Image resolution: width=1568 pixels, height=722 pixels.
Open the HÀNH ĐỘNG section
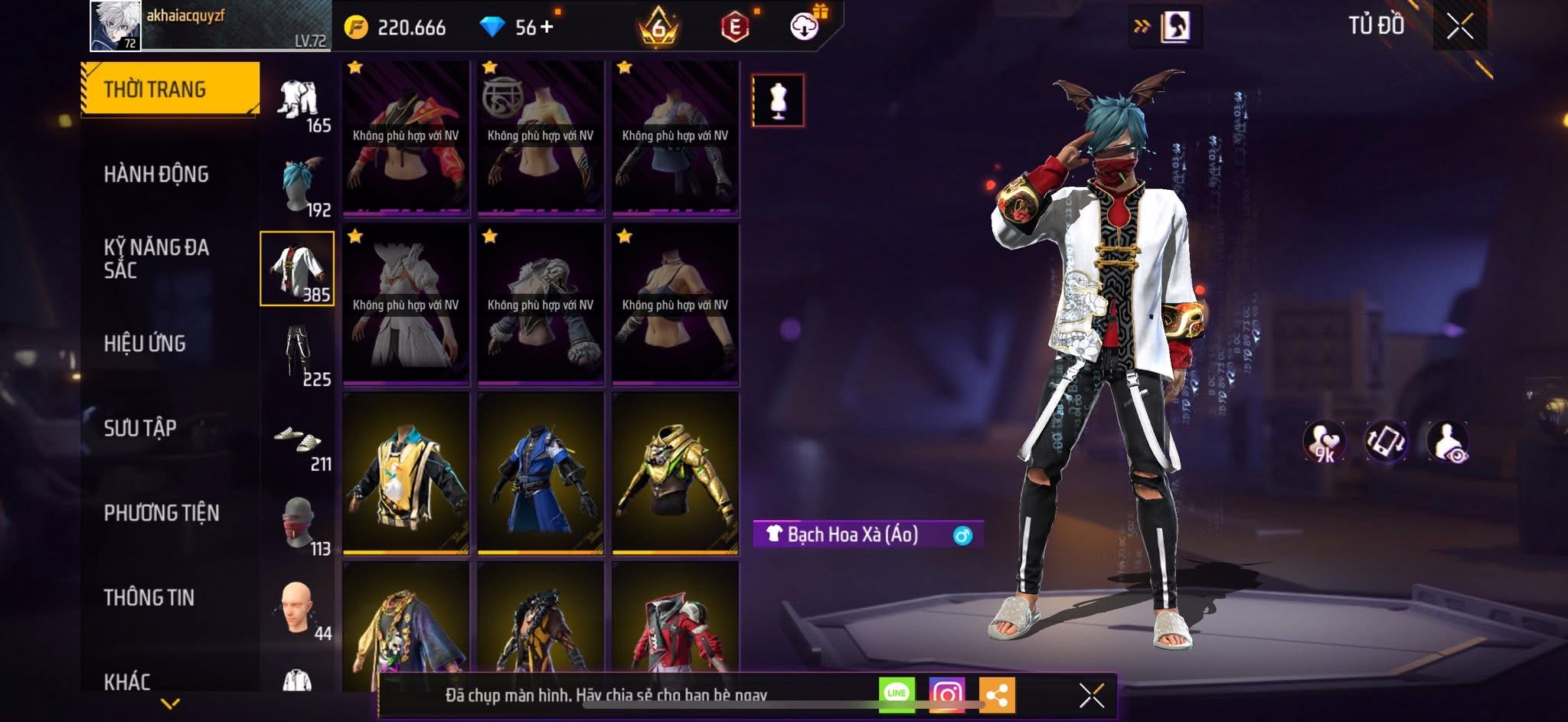point(156,175)
